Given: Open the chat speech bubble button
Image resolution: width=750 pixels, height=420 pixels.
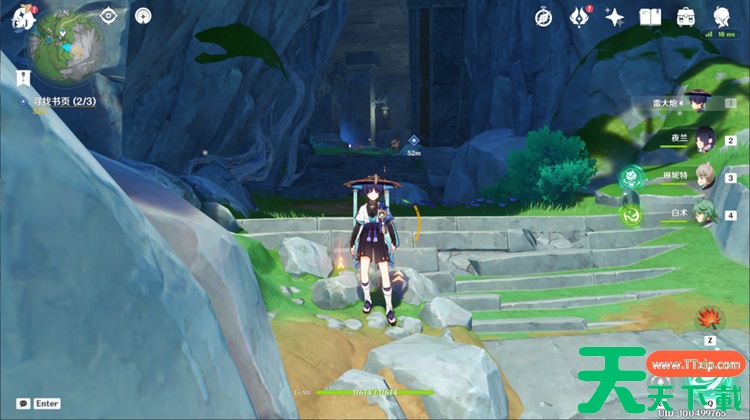Looking at the screenshot, I should pos(22,403).
